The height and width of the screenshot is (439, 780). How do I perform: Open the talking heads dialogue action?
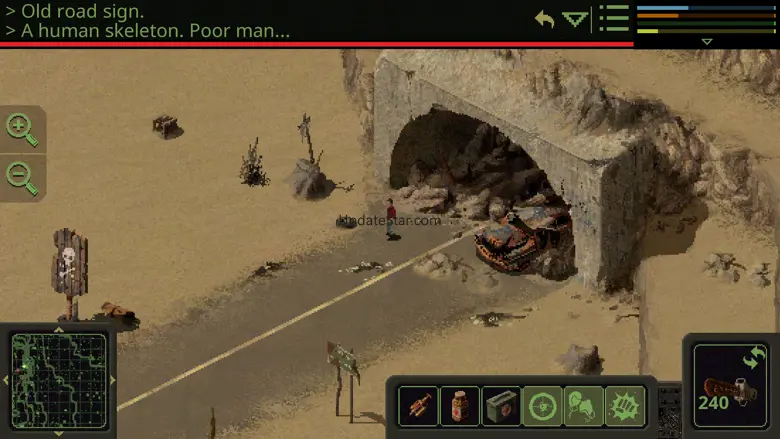pos(584,406)
